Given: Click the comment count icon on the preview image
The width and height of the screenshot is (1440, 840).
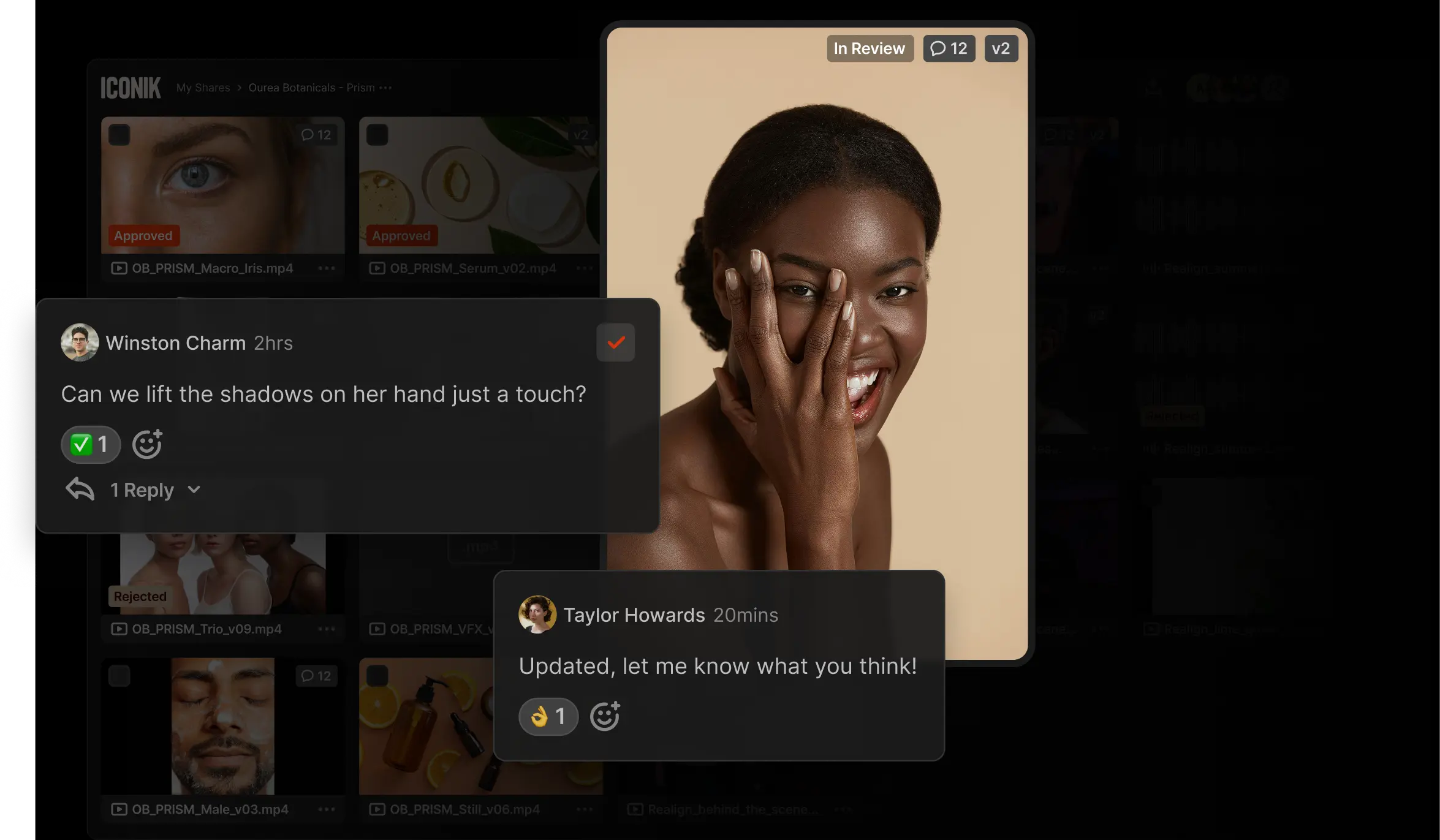Looking at the screenshot, I should [949, 48].
